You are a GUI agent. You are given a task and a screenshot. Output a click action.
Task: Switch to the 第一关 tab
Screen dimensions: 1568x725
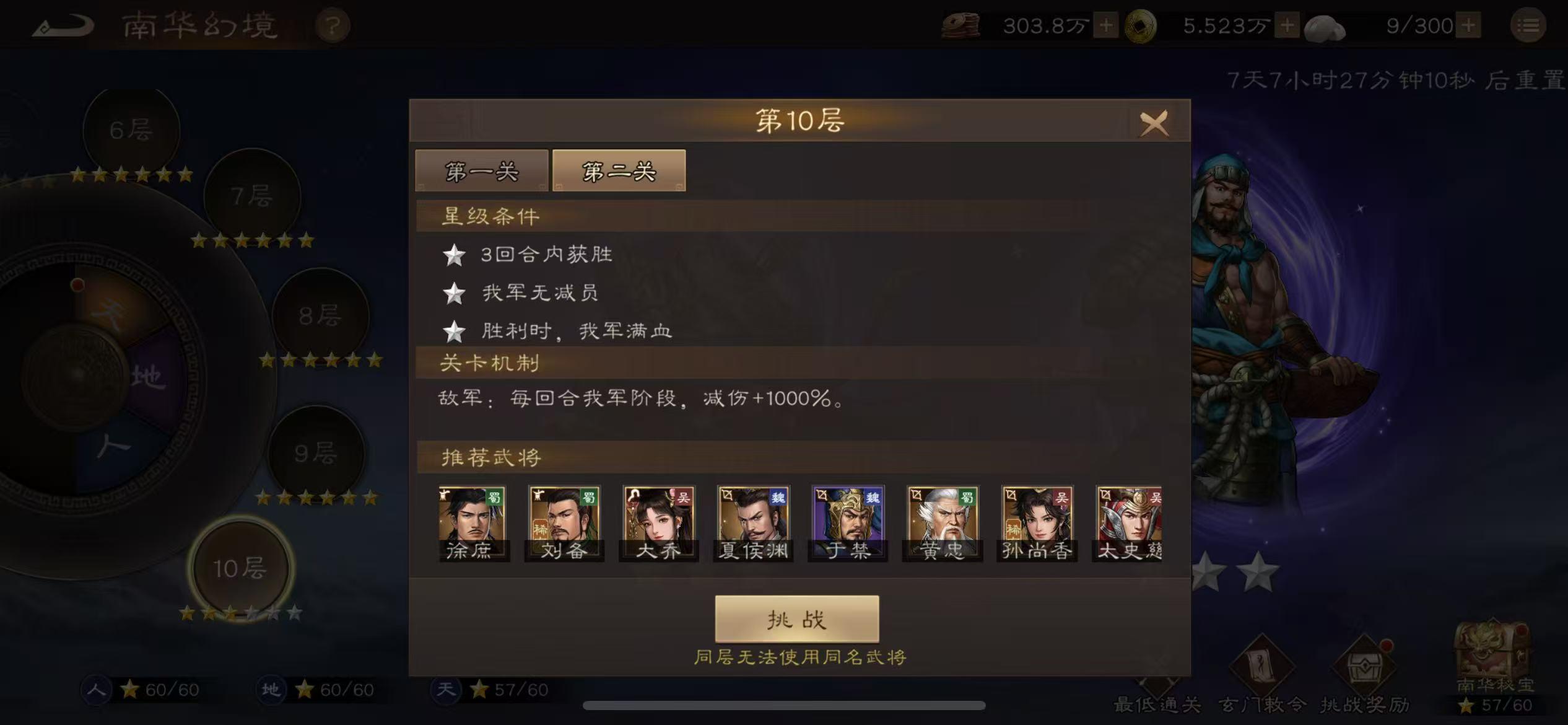click(482, 172)
